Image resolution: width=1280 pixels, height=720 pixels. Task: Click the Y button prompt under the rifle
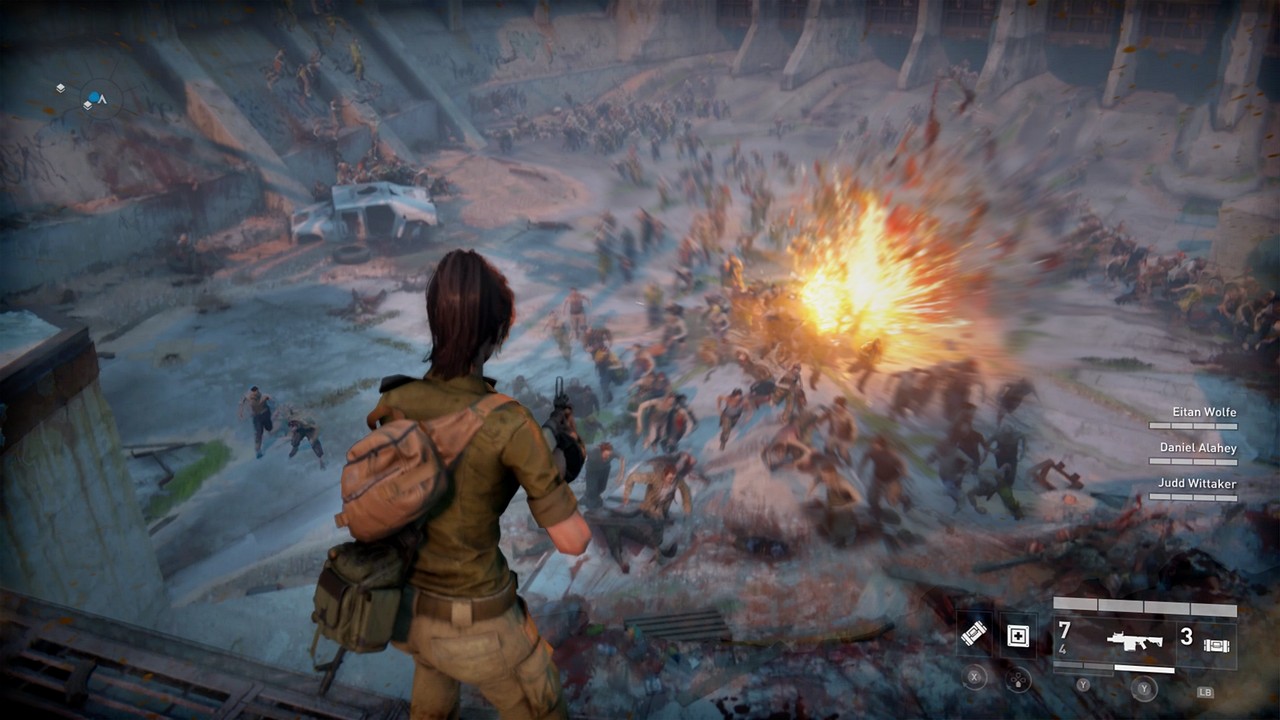(1143, 687)
